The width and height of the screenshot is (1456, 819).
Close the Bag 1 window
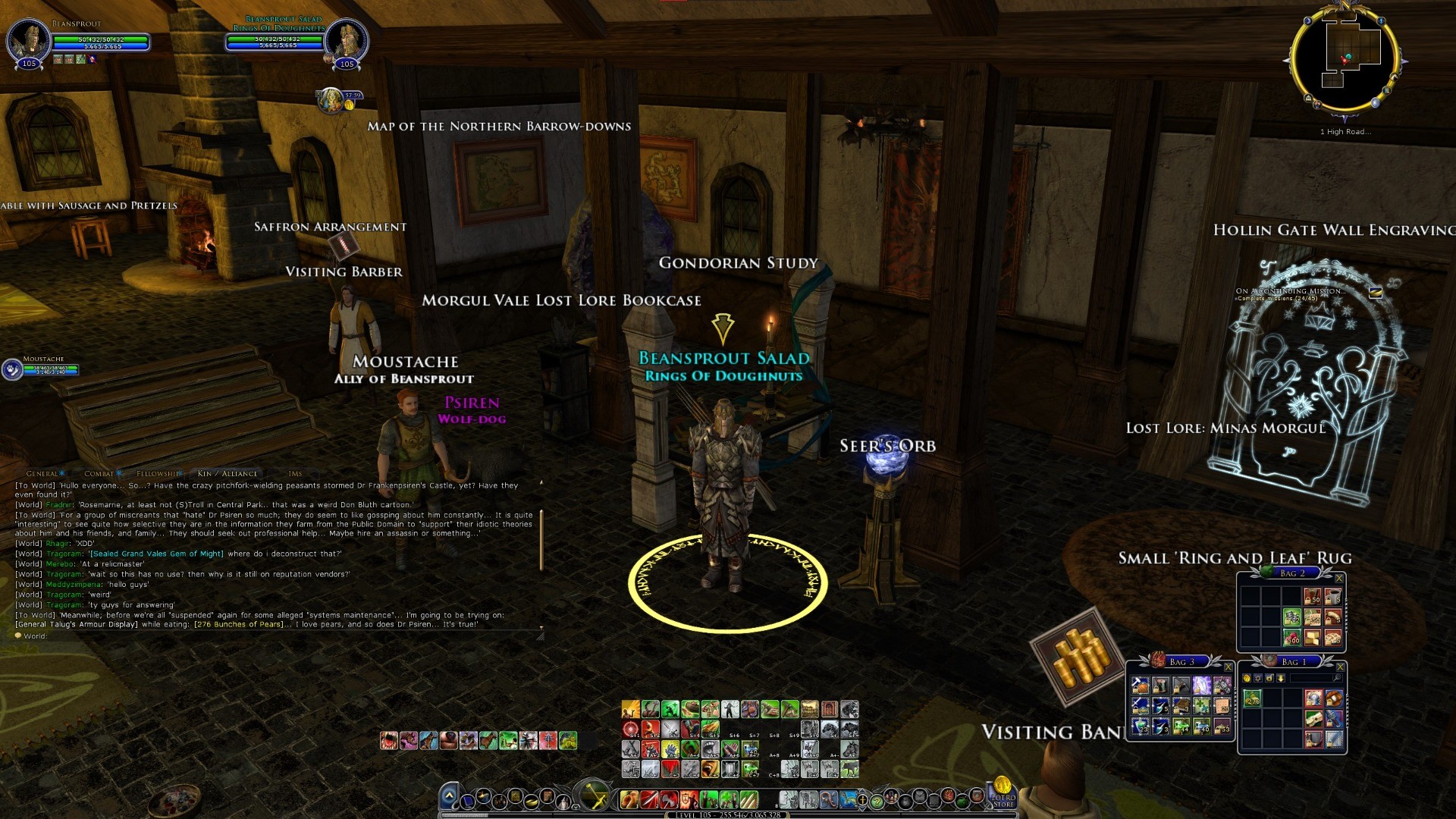coord(1340,667)
